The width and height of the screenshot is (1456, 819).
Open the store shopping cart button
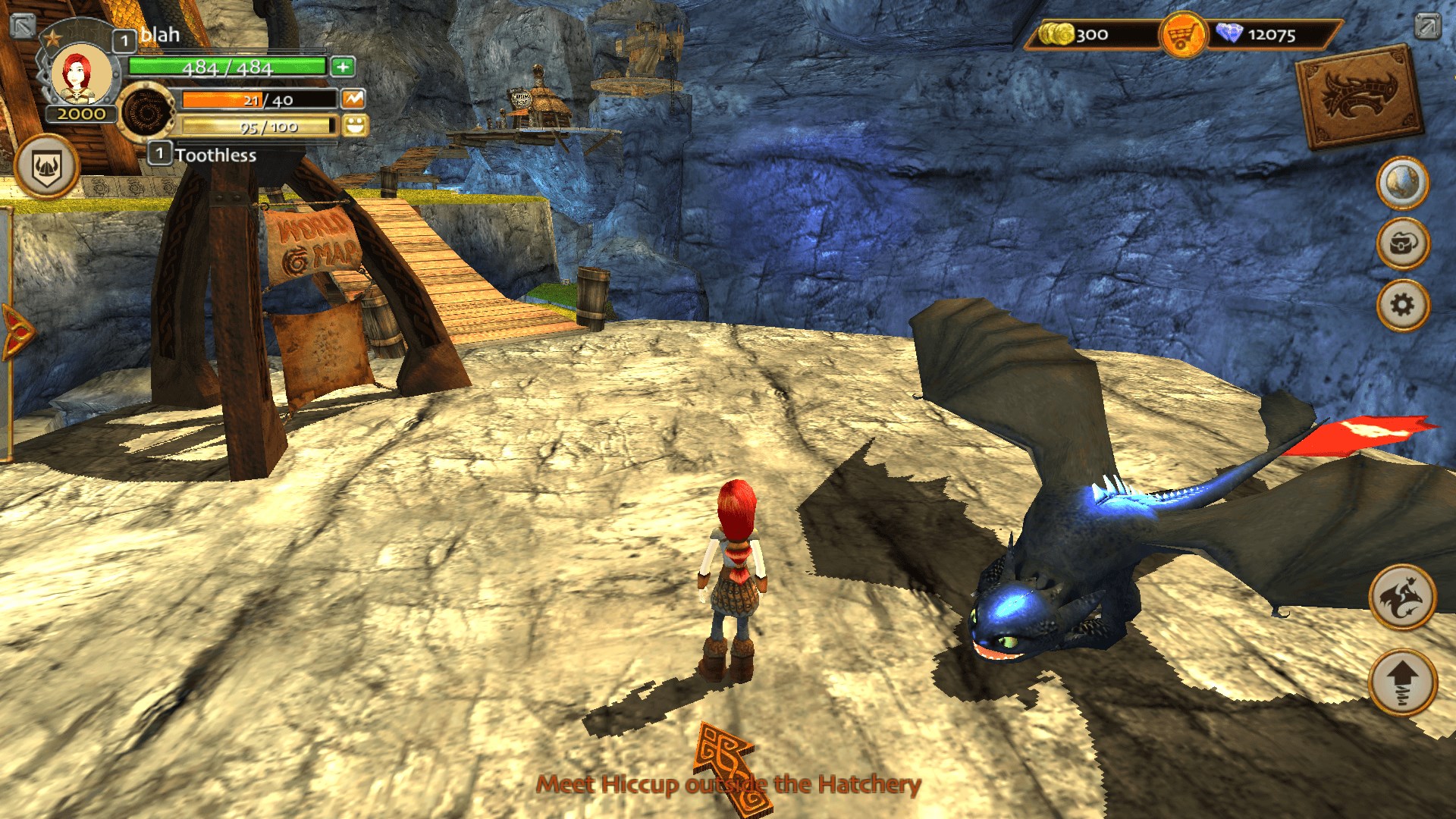(1182, 35)
